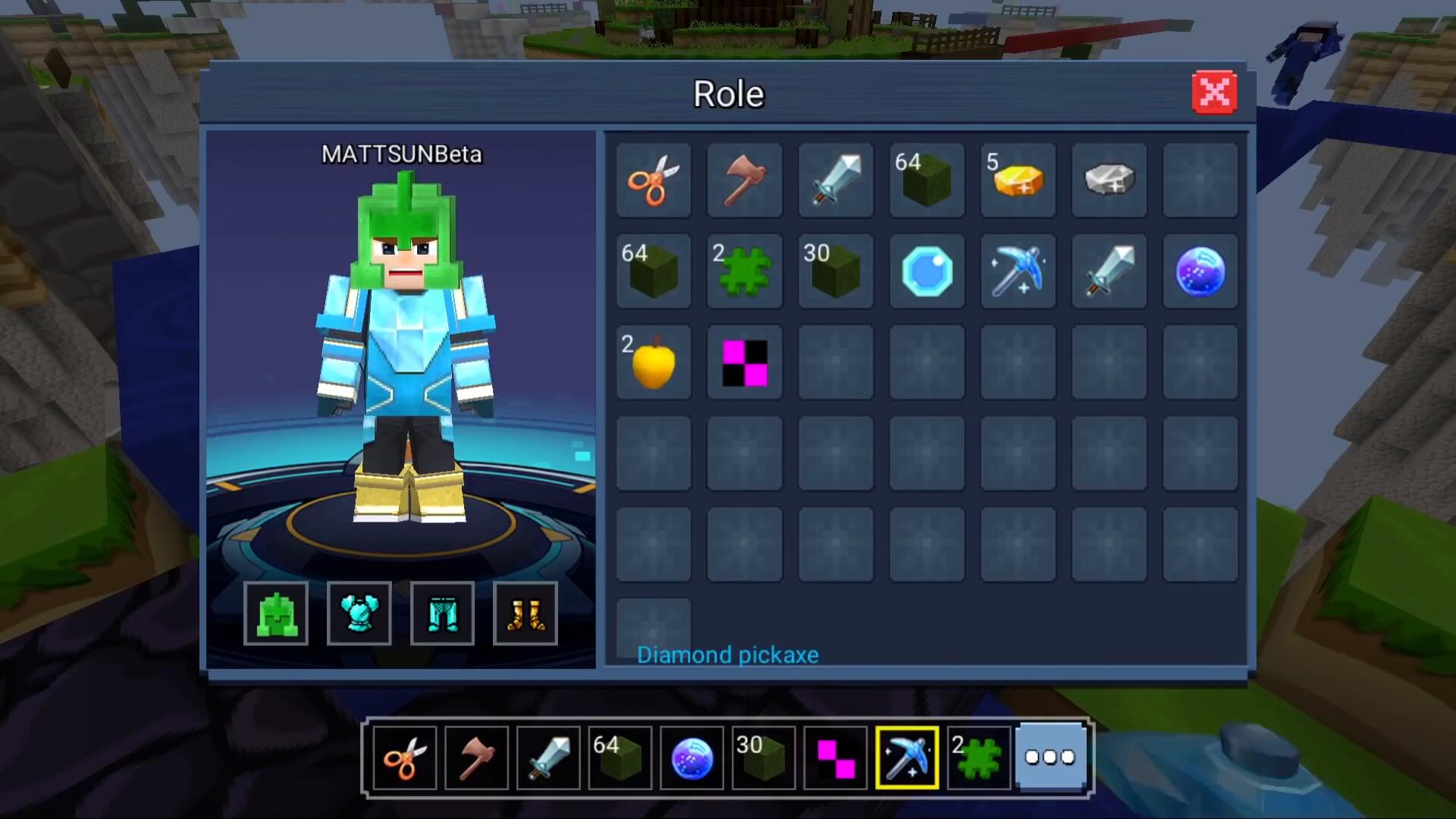Select the 64-block stack in the hotbar
The width and height of the screenshot is (1456, 819).
[620, 758]
